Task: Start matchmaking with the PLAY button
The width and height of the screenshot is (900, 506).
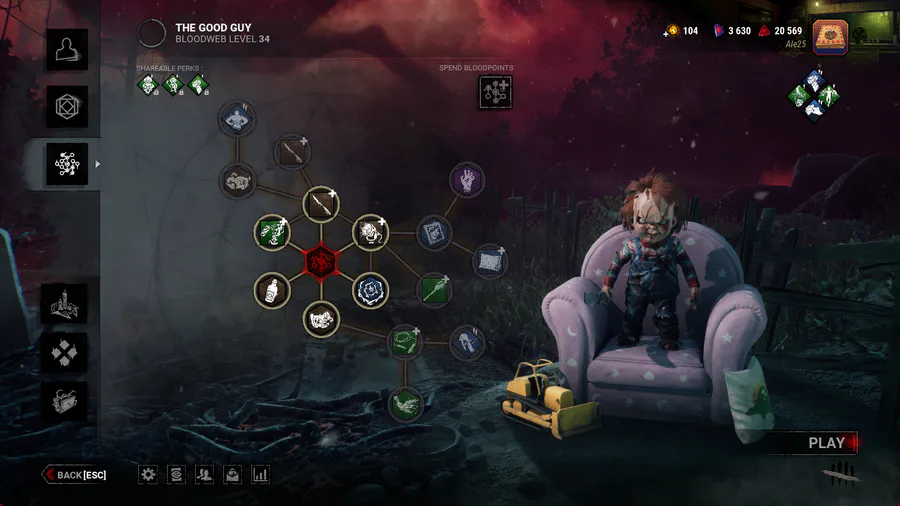Action: click(828, 443)
